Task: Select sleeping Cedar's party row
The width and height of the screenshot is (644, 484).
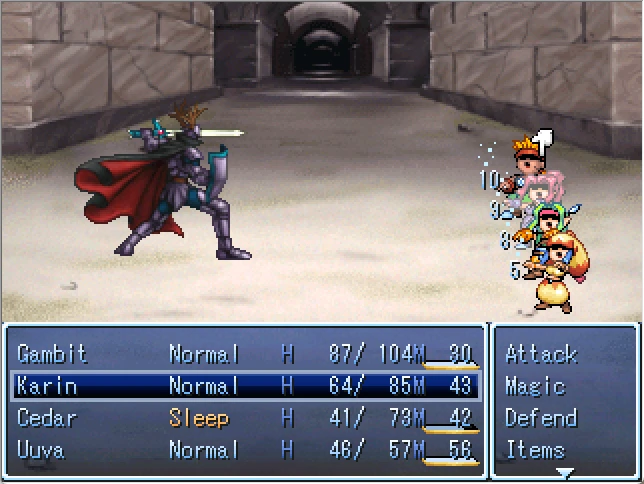Action: 244,418
